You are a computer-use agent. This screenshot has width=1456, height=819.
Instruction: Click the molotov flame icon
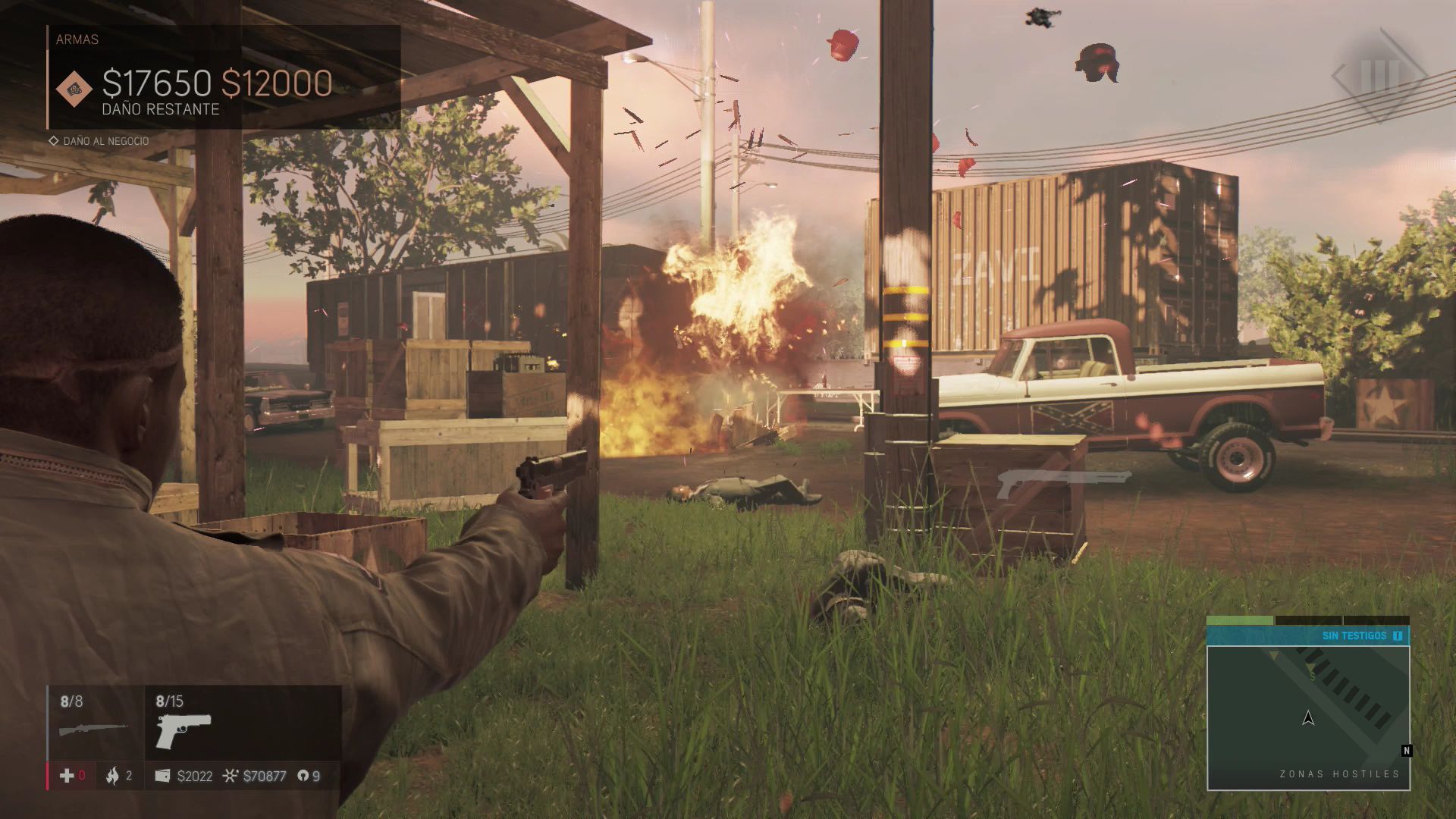click(x=113, y=775)
